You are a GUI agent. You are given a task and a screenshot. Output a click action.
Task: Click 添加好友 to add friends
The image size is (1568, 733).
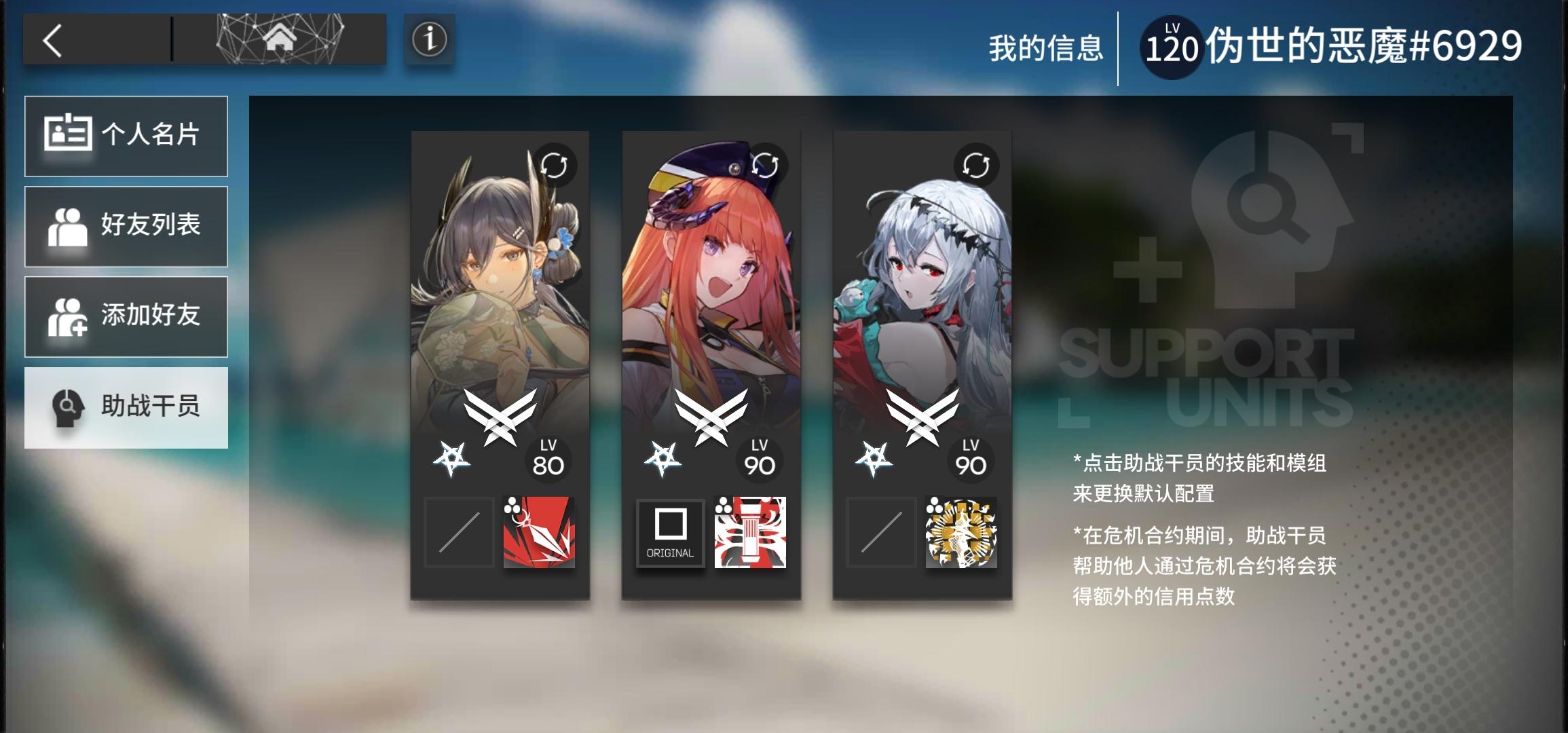coord(126,316)
